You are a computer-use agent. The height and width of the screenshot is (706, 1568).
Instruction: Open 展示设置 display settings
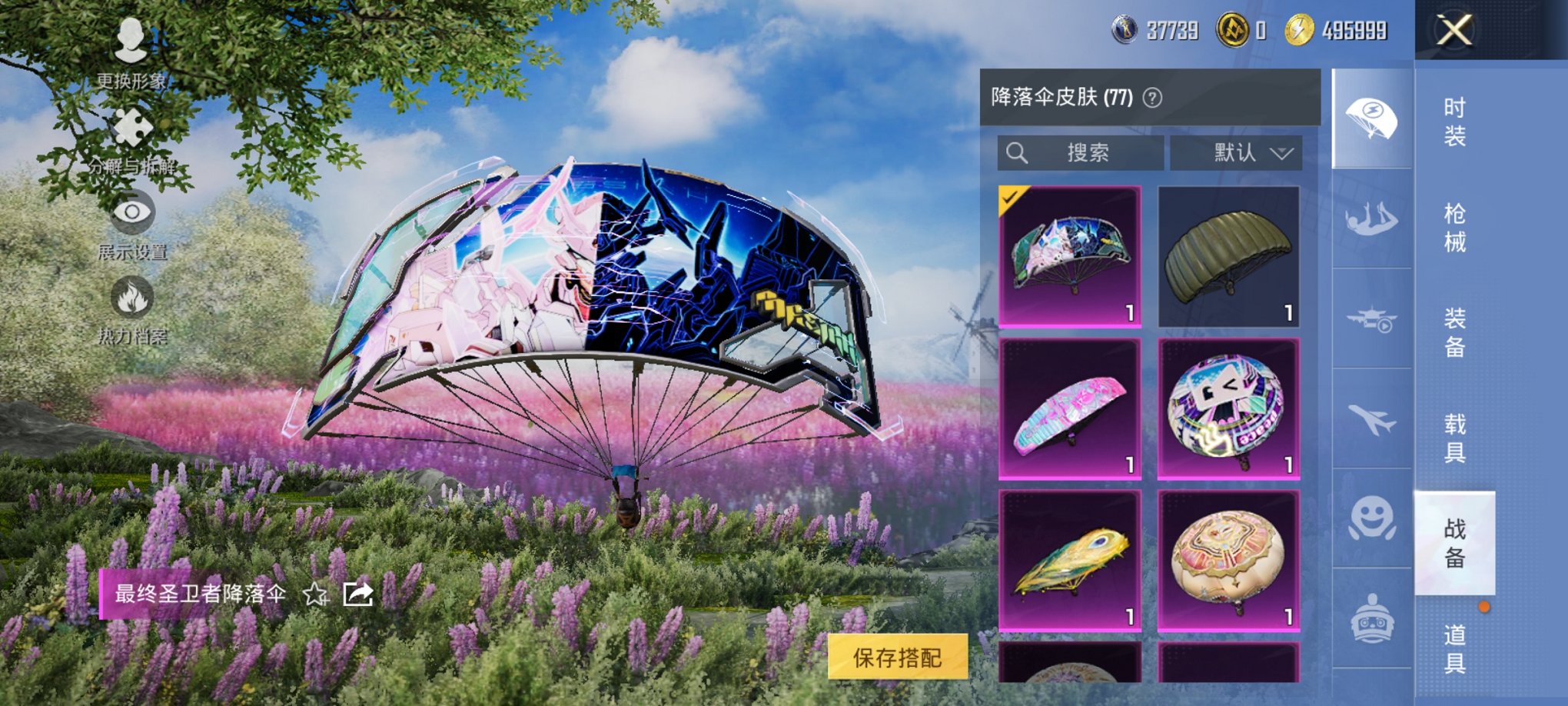[x=132, y=216]
